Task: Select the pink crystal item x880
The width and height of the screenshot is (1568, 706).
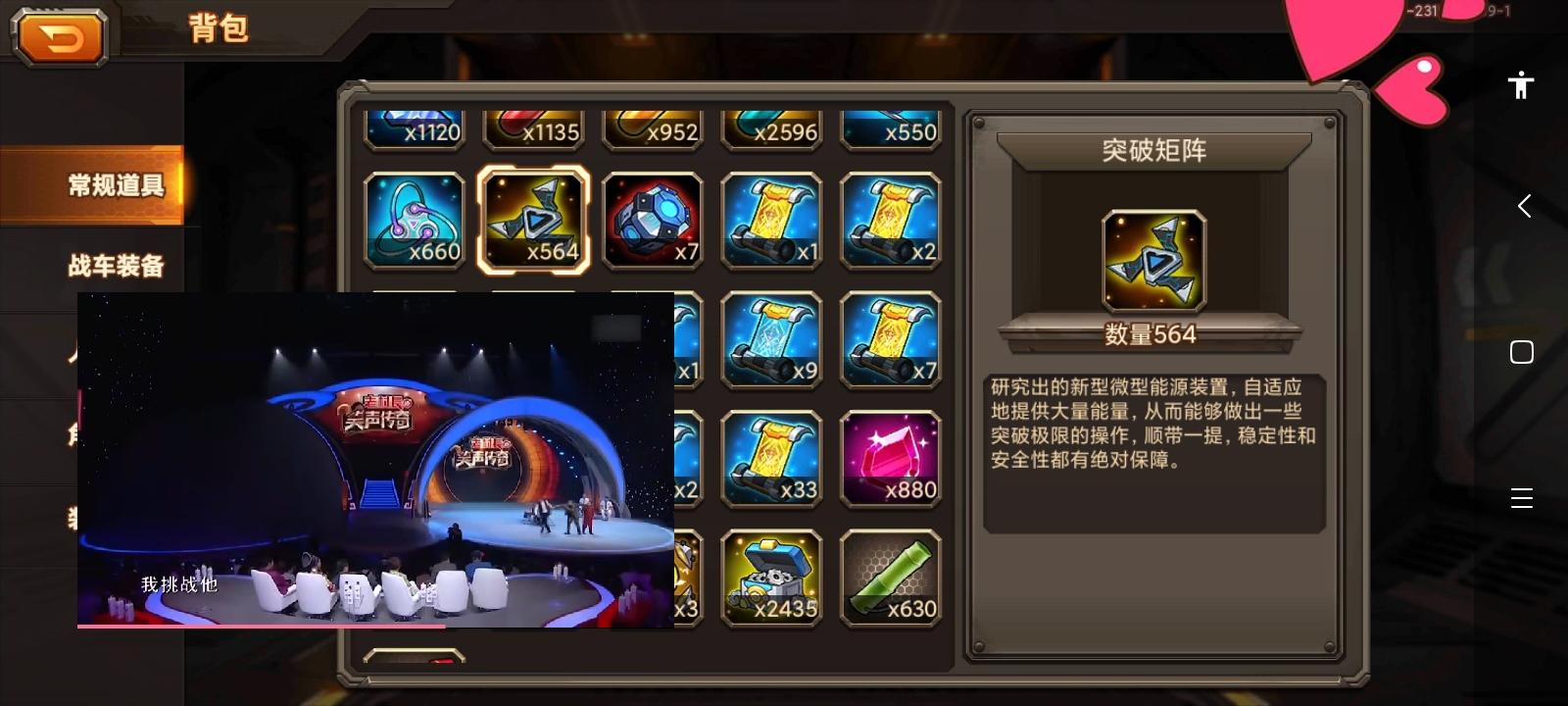Action: pos(892,457)
